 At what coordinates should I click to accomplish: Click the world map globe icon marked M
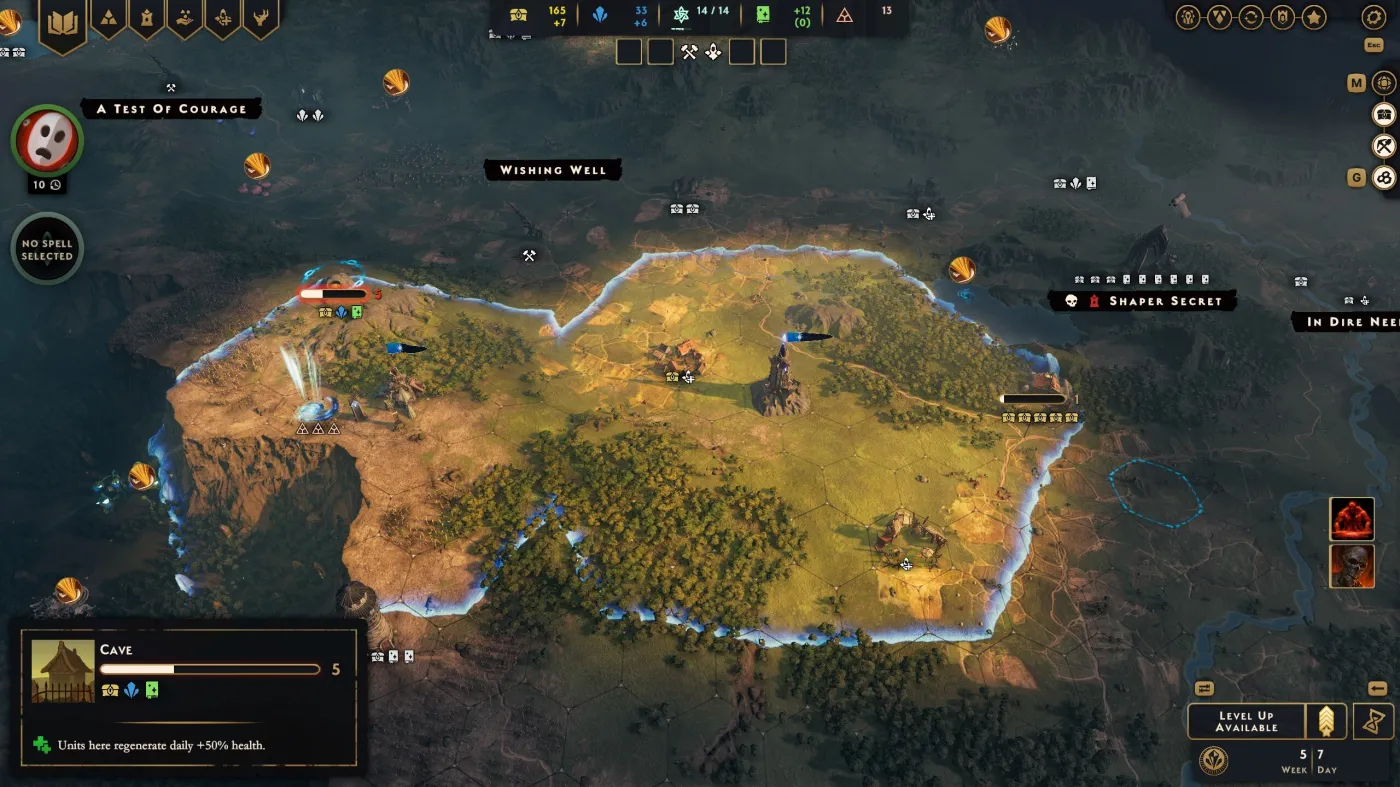pyautogui.click(x=1384, y=84)
